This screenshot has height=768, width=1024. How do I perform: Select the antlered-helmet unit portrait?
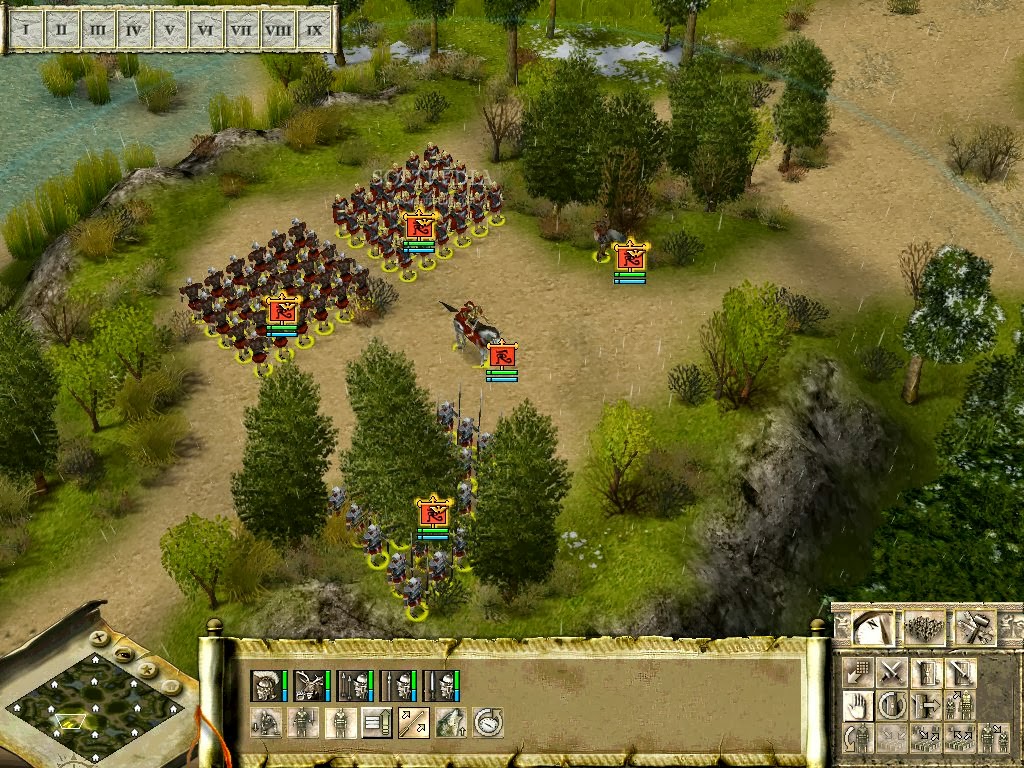309,685
